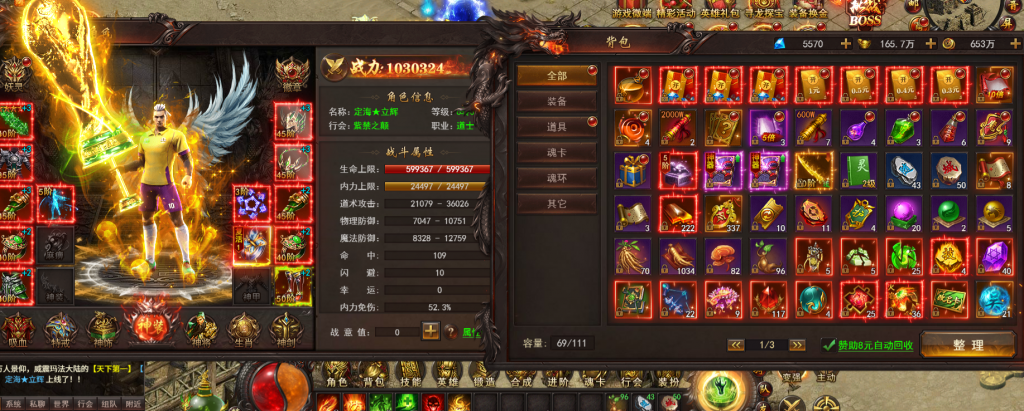The width and height of the screenshot is (1024, 411).
Task: Show the 魂卡 soul card tab
Action: (x=558, y=152)
